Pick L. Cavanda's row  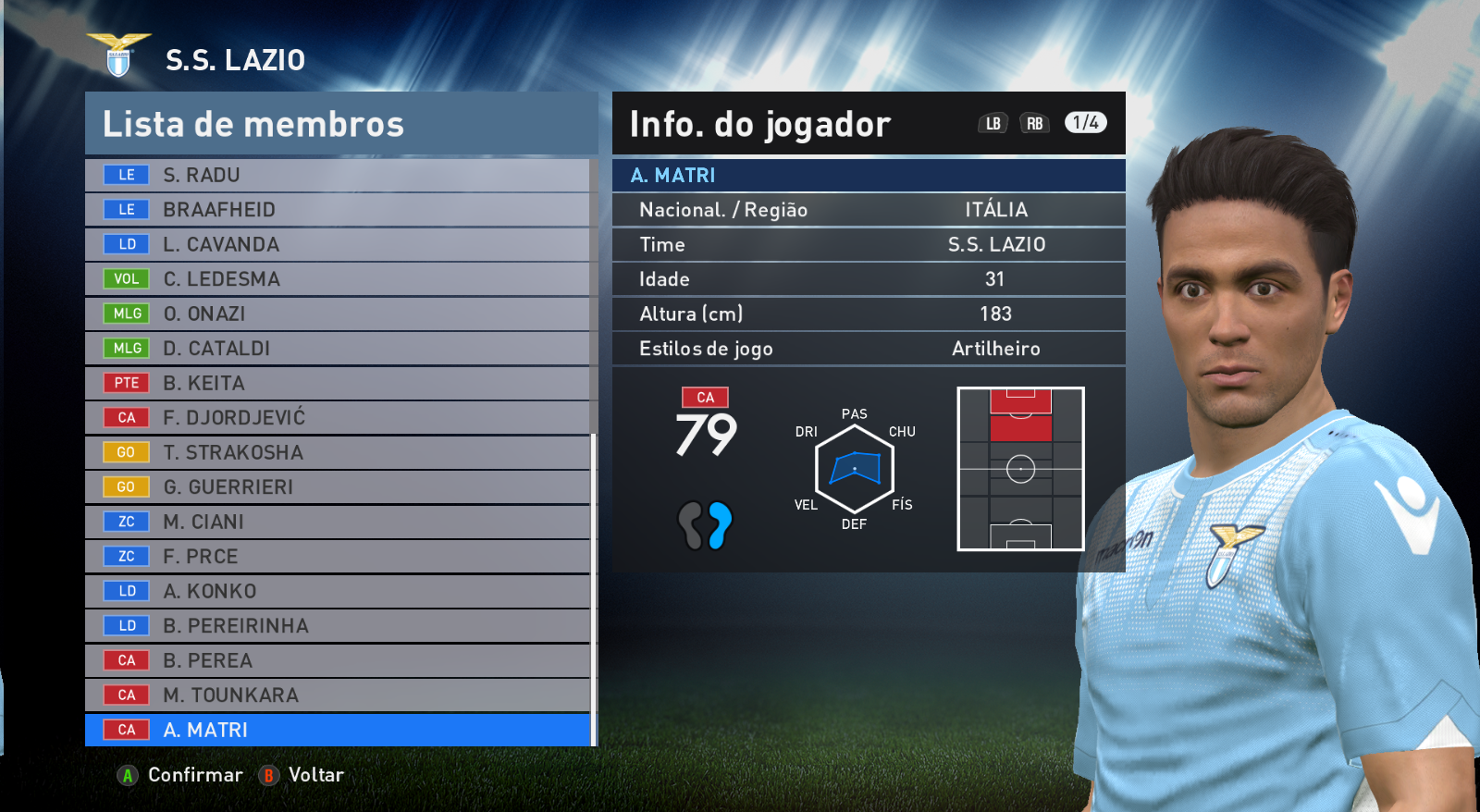338,244
